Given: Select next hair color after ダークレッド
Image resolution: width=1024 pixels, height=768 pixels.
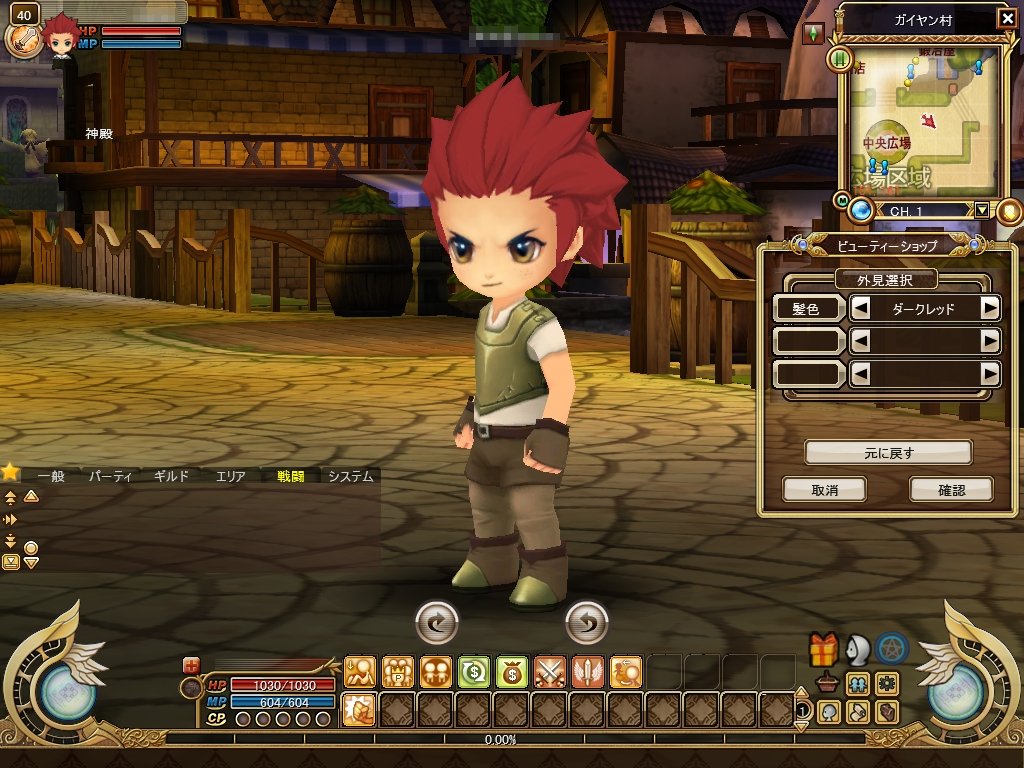Looking at the screenshot, I should coord(990,309).
